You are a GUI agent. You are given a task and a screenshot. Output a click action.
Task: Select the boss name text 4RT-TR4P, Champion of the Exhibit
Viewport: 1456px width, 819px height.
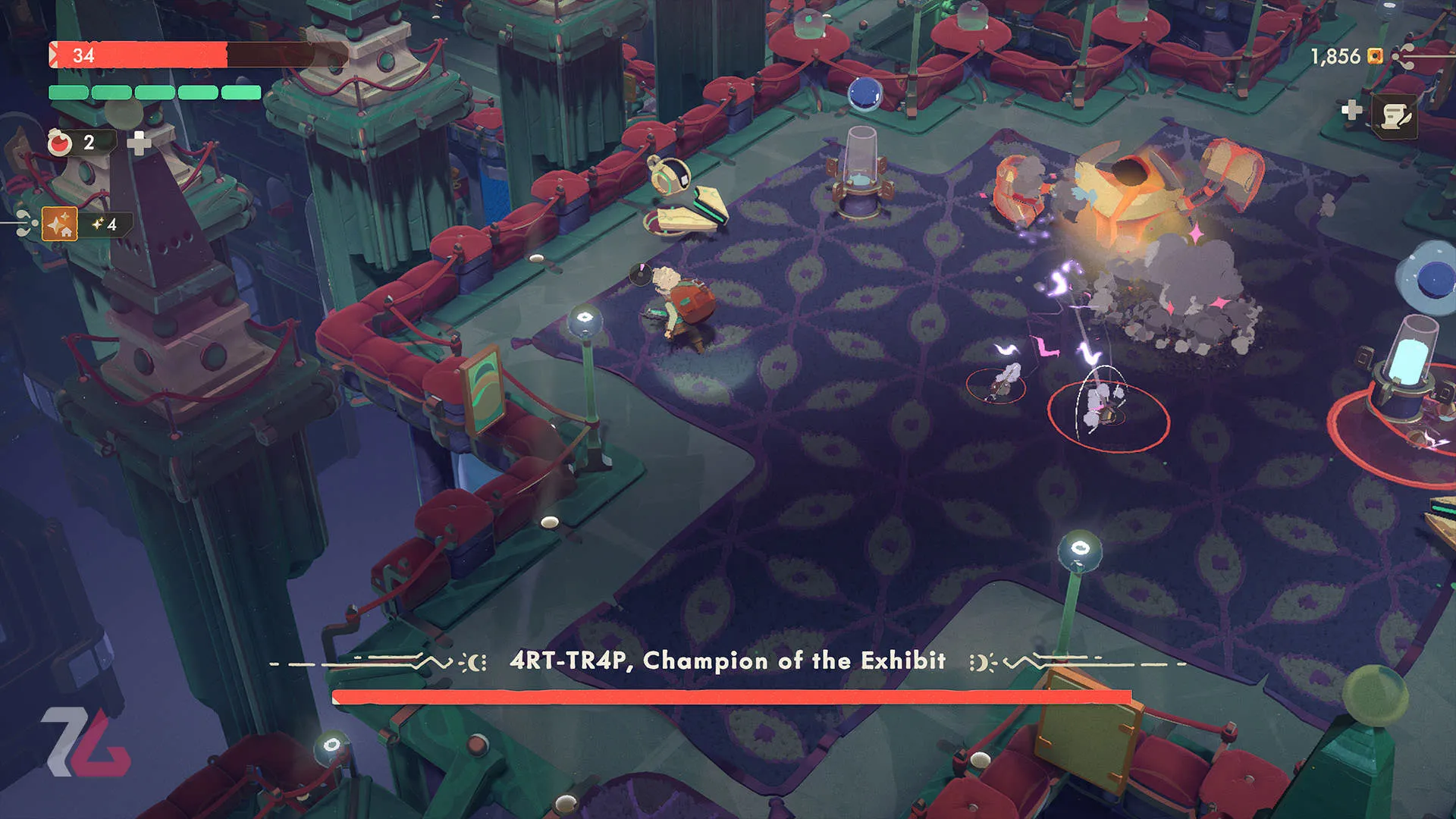coord(728,660)
